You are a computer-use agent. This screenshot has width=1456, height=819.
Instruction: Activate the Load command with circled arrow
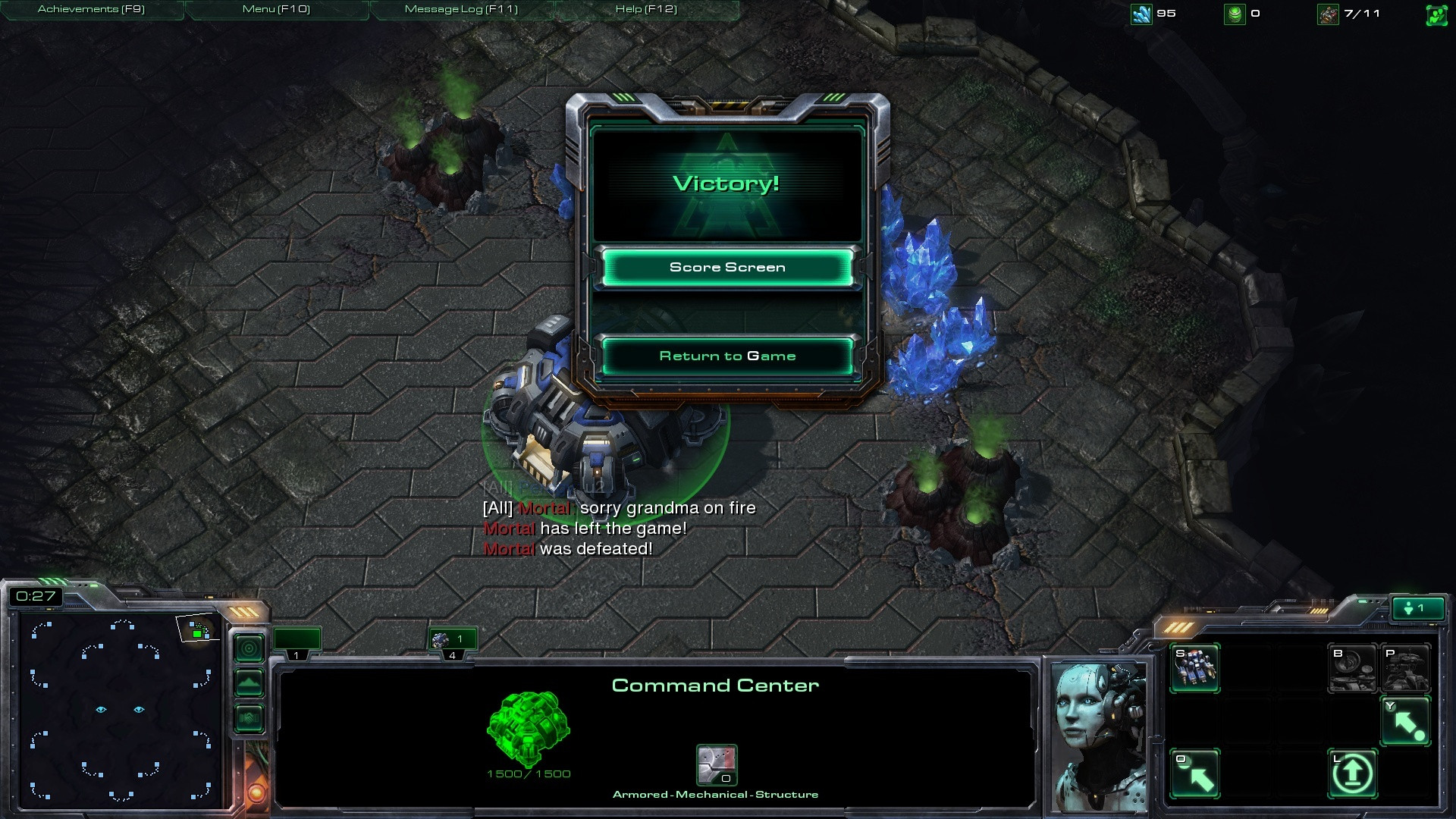[x=1352, y=773]
